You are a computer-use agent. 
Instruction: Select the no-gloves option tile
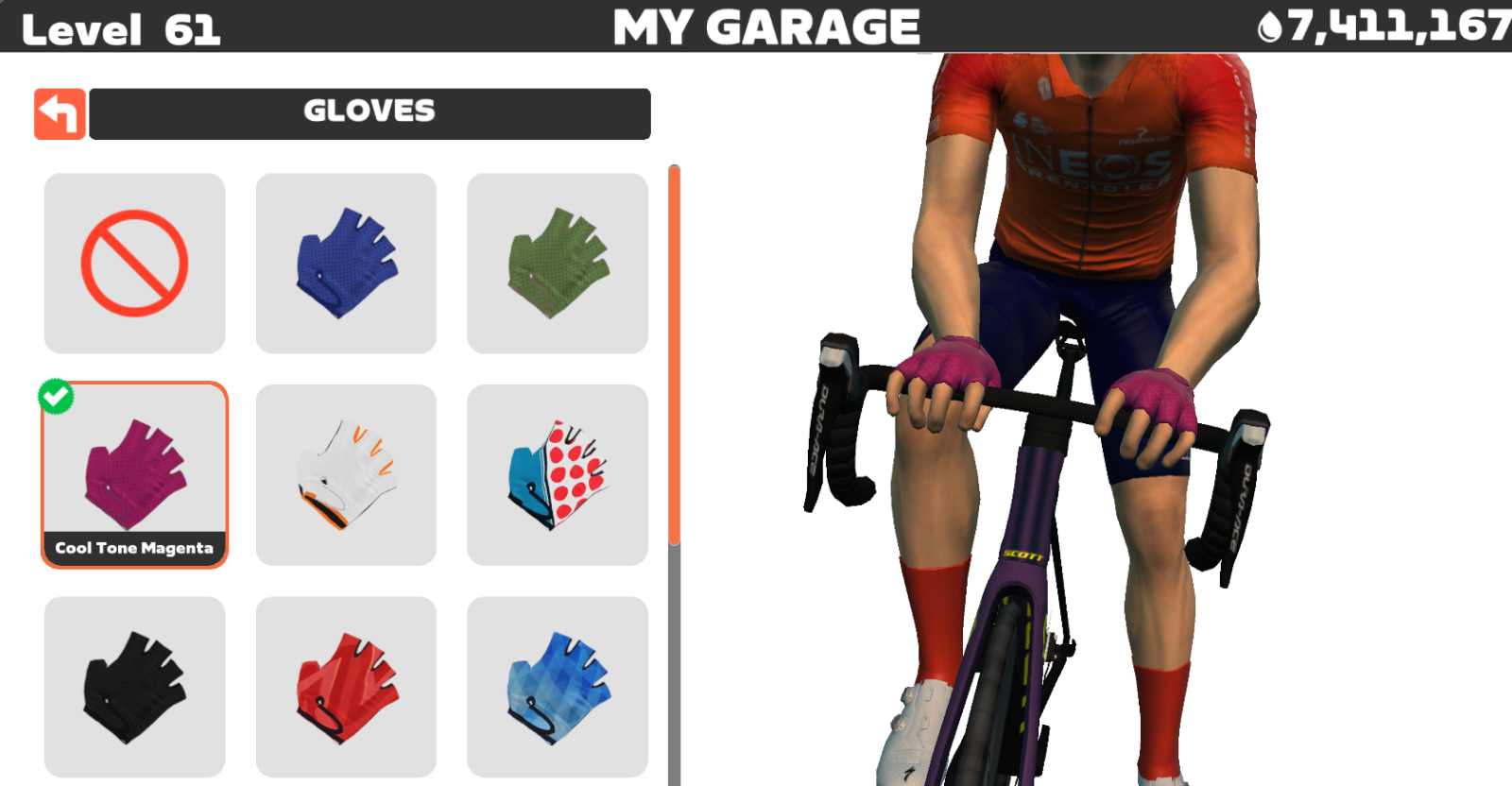134,263
